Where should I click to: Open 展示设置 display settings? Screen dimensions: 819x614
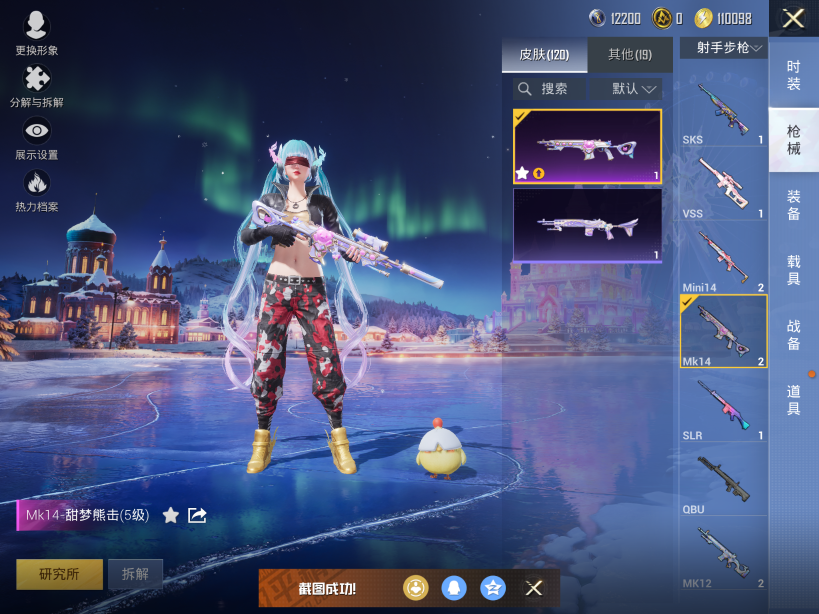37,138
